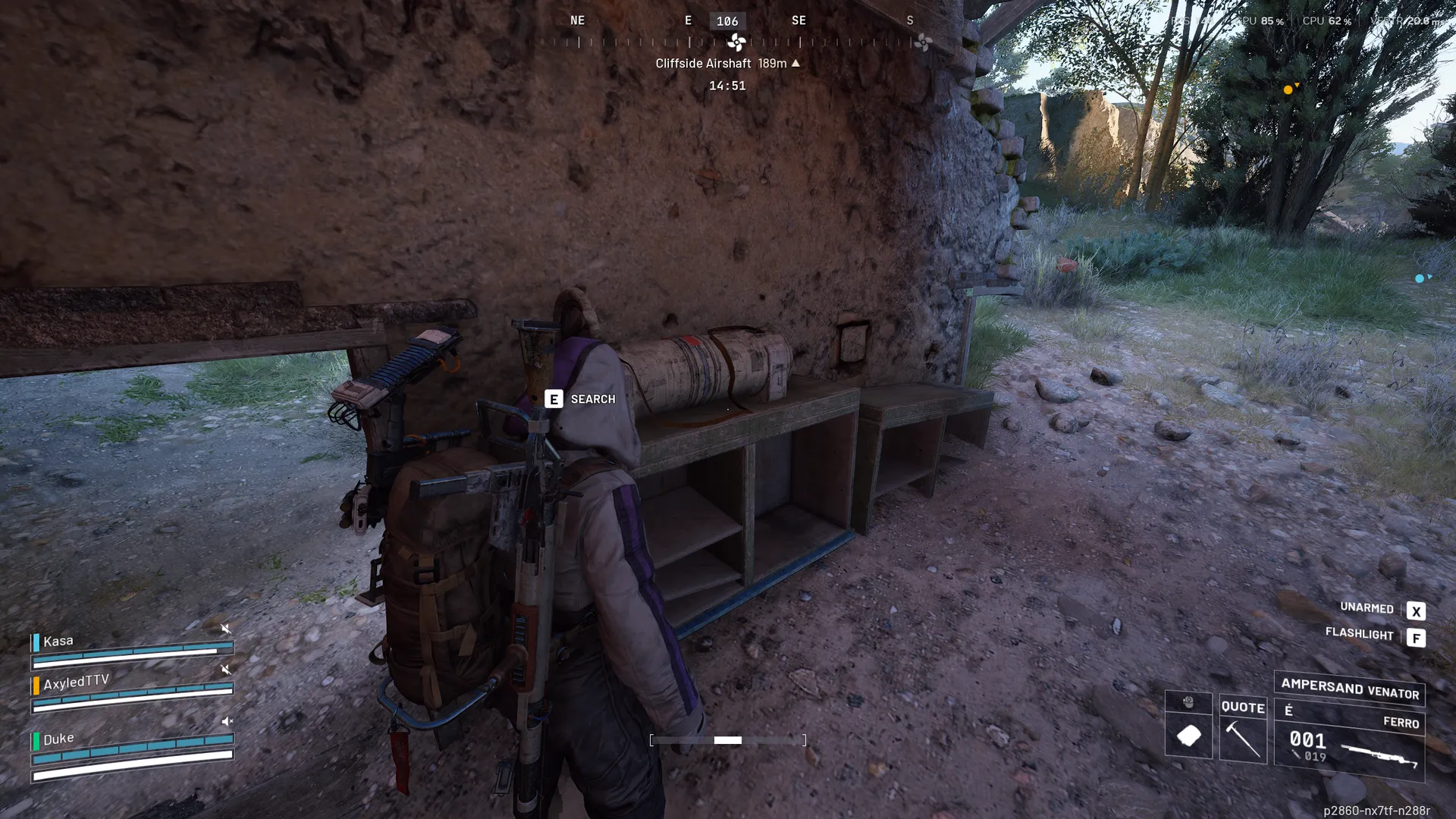Image resolution: width=1456 pixels, height=819 pixels.
Task: Select the white quick-use item slot
Action: coord(1188,734)
